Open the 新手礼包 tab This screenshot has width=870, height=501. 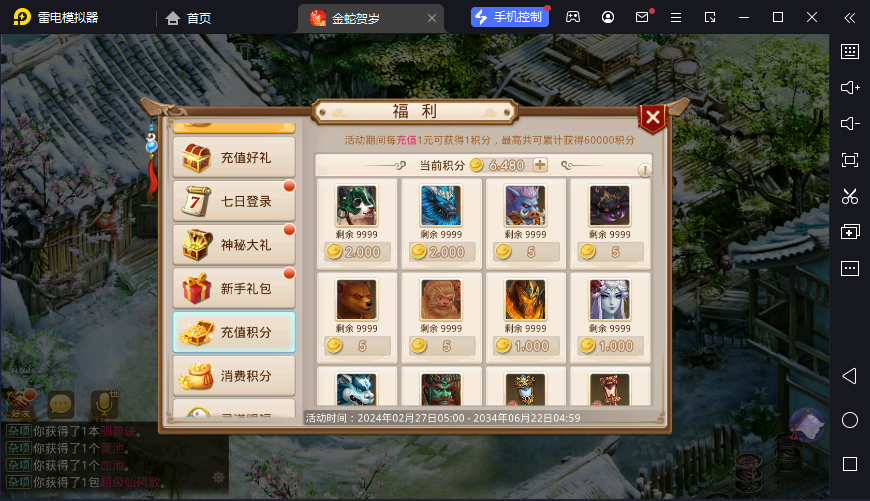tap(234, 289)
